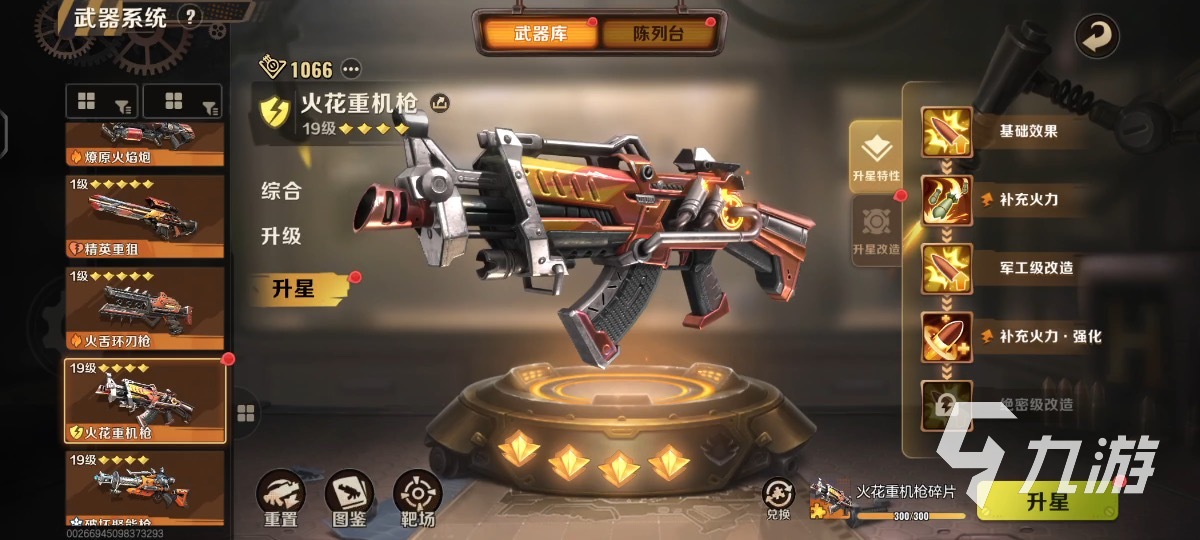Switch to the 升级 section
Screen dimensions: 1200x540
pyautogui.click(x=281, y=237)
